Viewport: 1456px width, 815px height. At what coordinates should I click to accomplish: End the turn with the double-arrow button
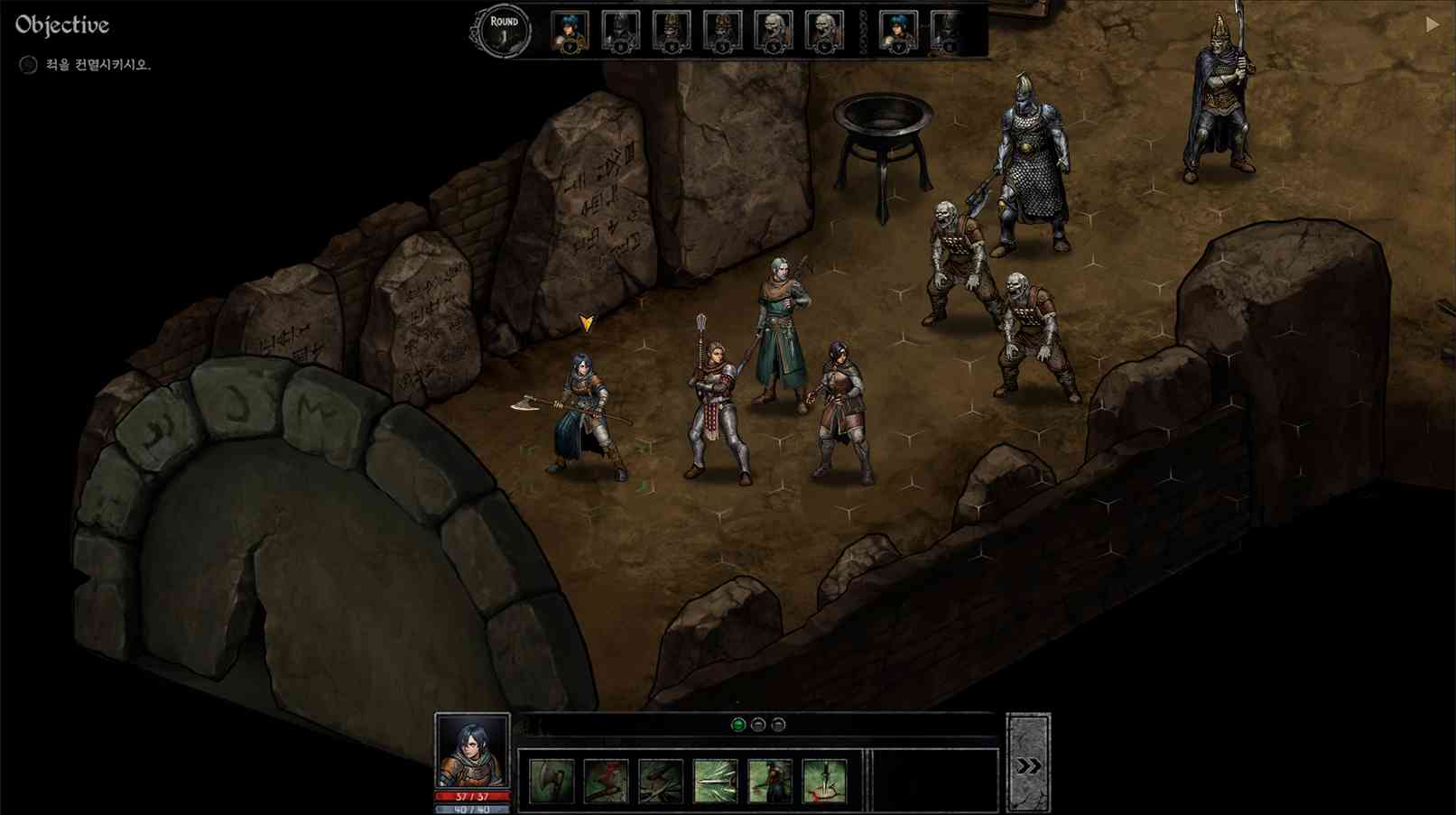(1028, 765)
